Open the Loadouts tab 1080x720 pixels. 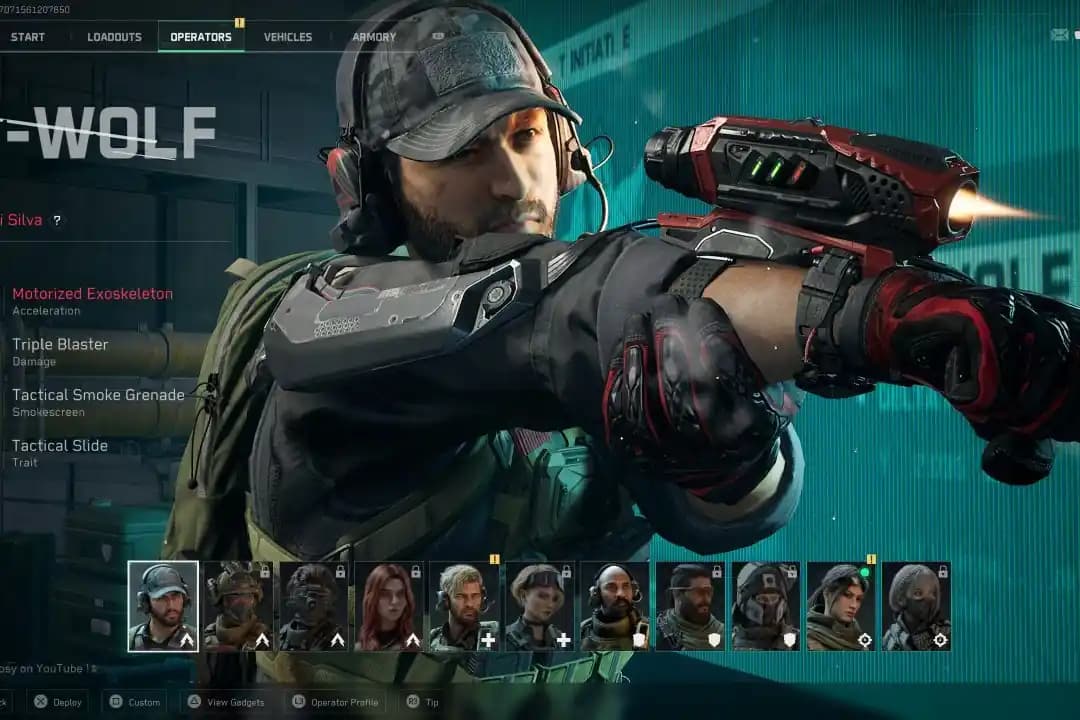click(x=114, y=37)
